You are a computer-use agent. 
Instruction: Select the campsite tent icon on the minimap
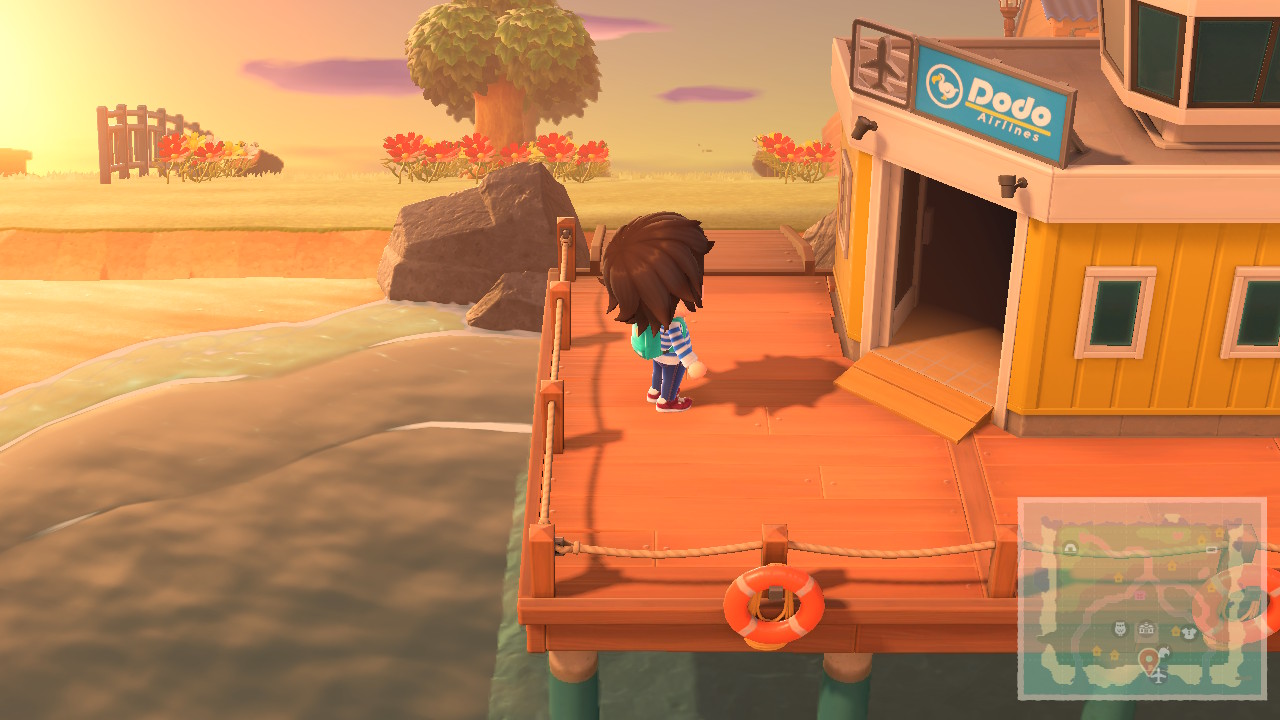coord(1071,547)
